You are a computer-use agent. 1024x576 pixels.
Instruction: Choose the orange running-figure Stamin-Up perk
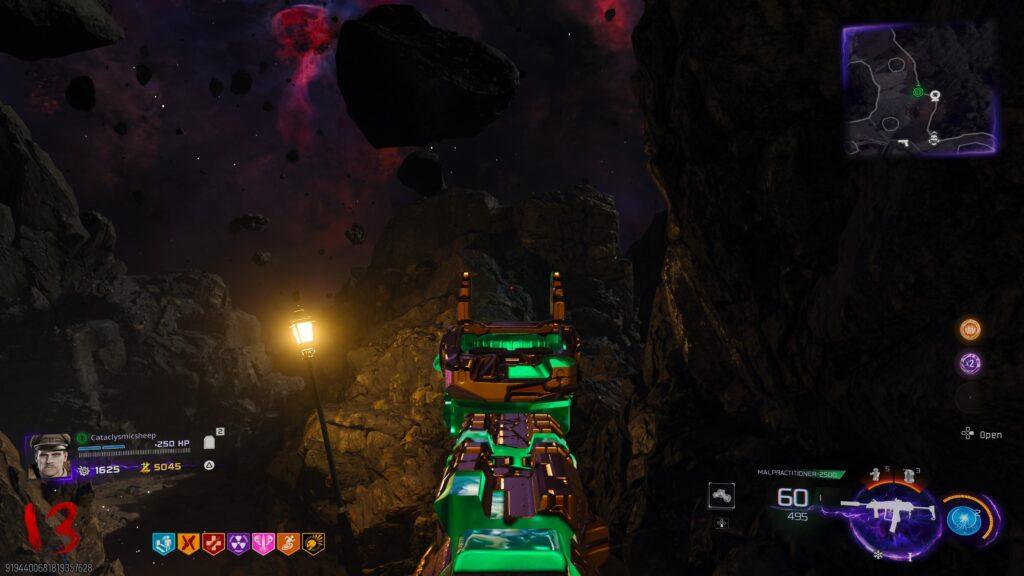[x=288, y=543]
